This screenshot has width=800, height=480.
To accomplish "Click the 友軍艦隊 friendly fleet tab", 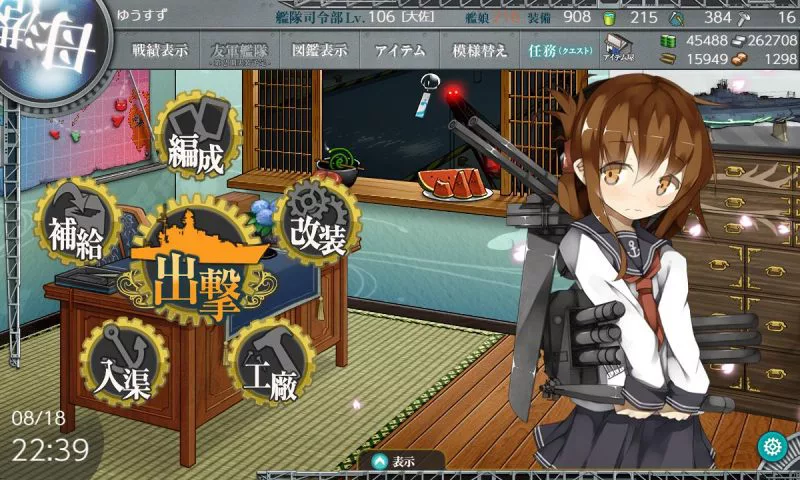I will coord(240,51).
